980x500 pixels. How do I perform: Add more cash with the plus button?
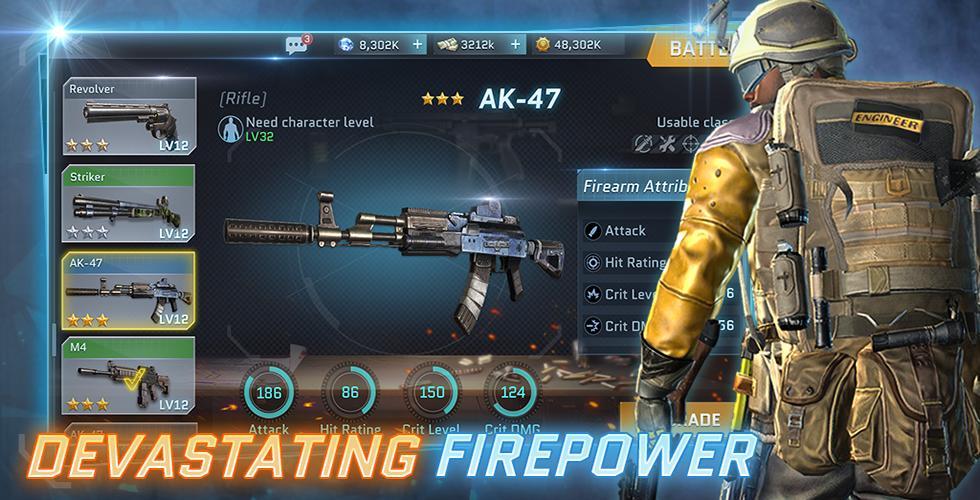[515, 45]
